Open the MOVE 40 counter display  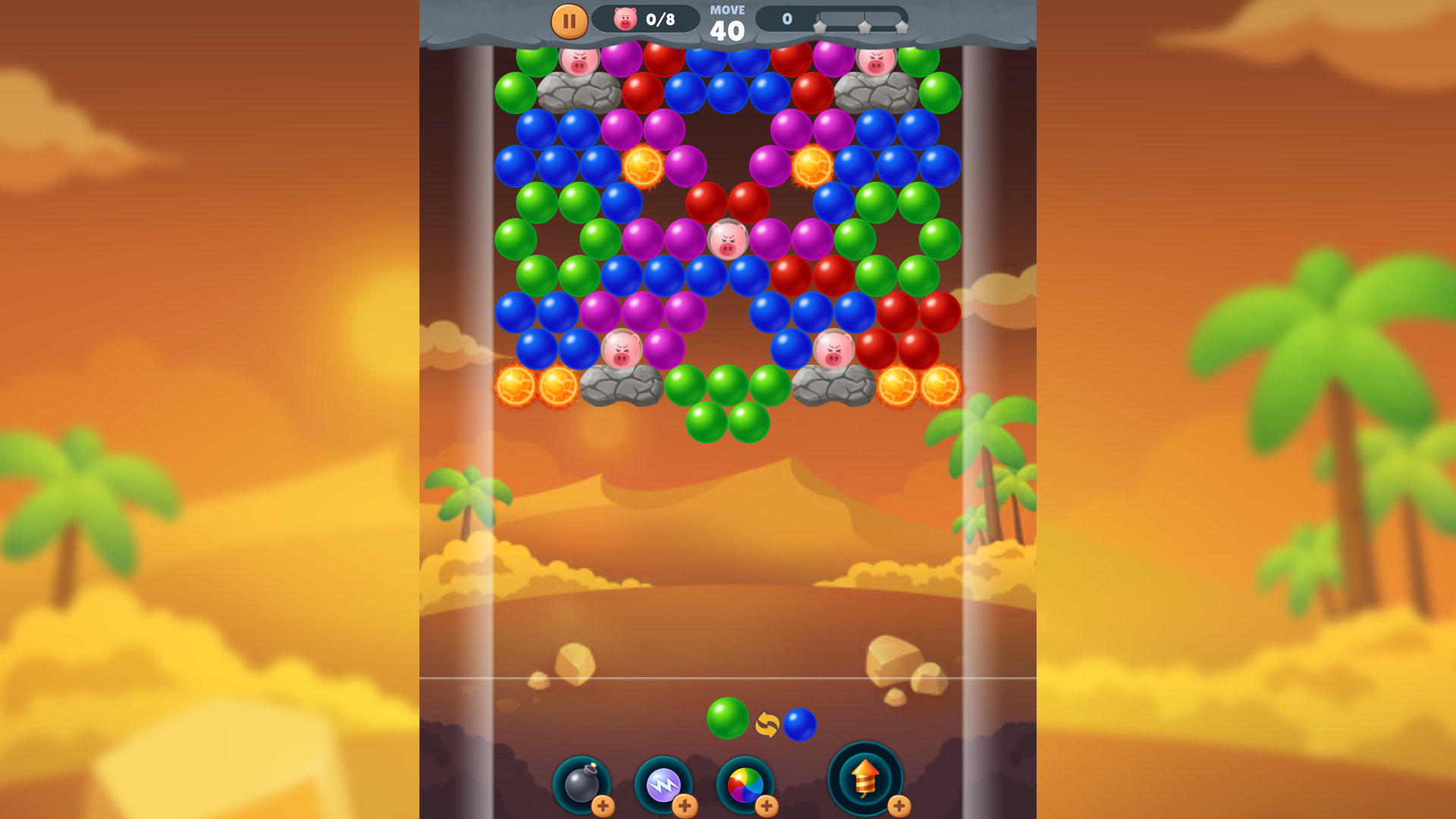(727, 19)
